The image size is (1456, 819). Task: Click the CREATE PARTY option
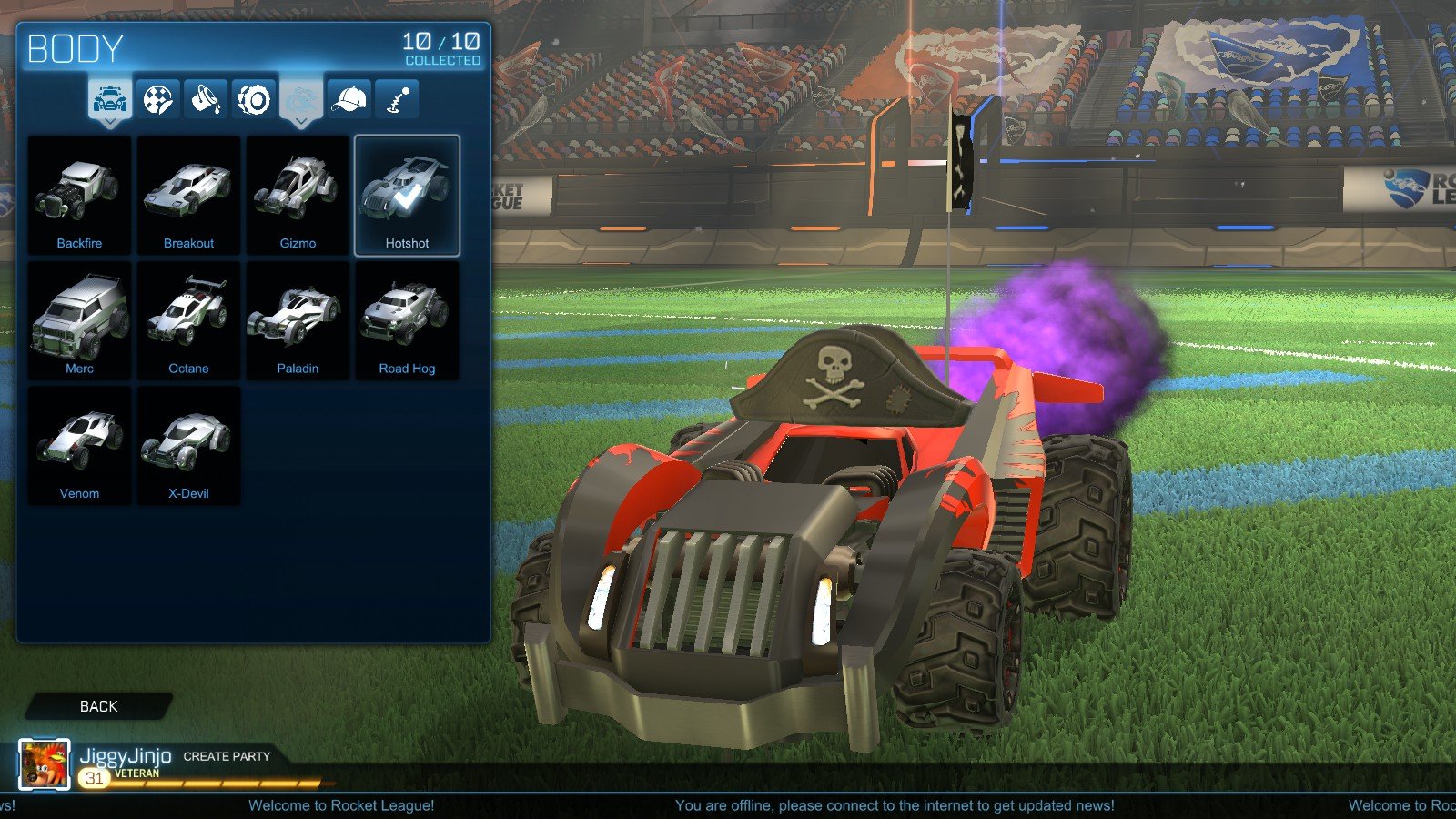(227, 756)
